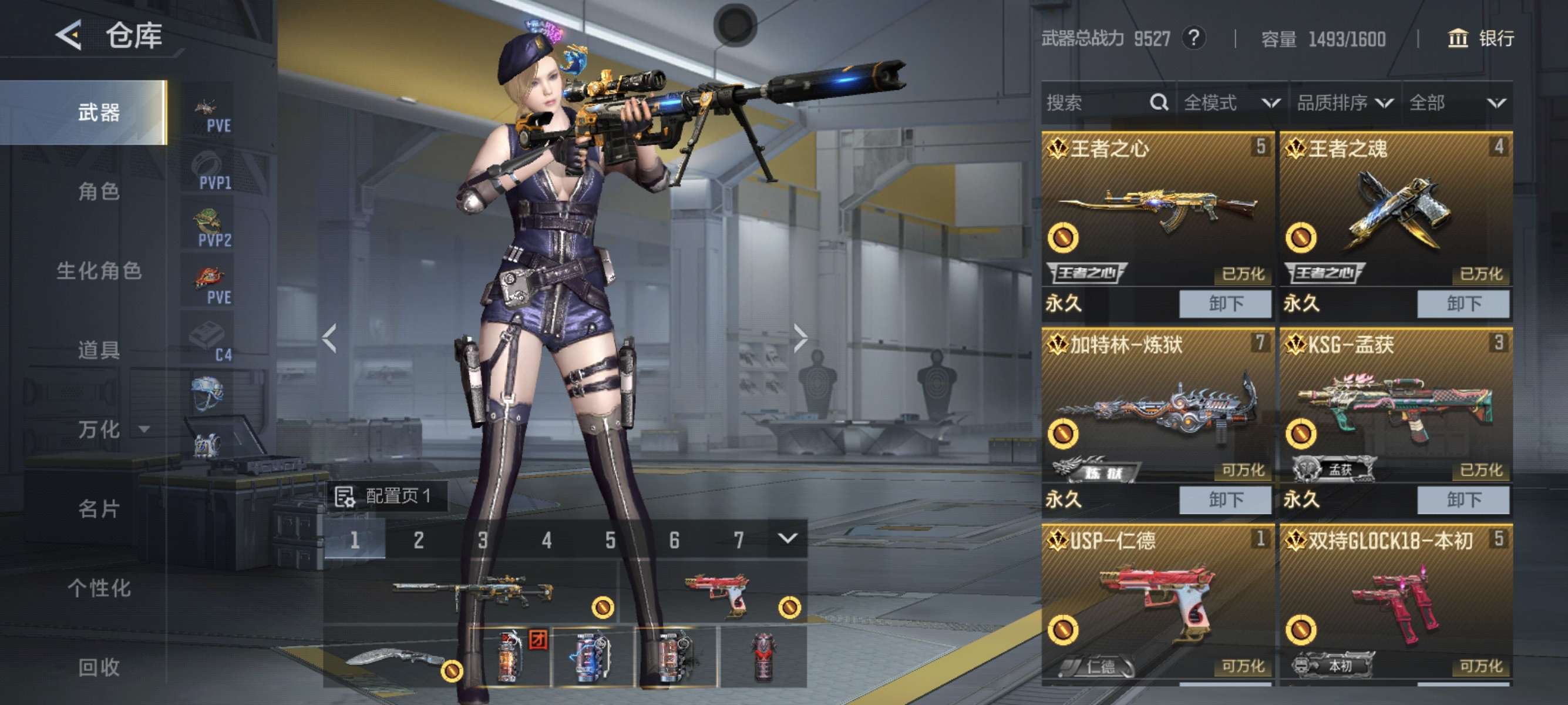Open the 全模式 mode filter dropdown

1231,103
